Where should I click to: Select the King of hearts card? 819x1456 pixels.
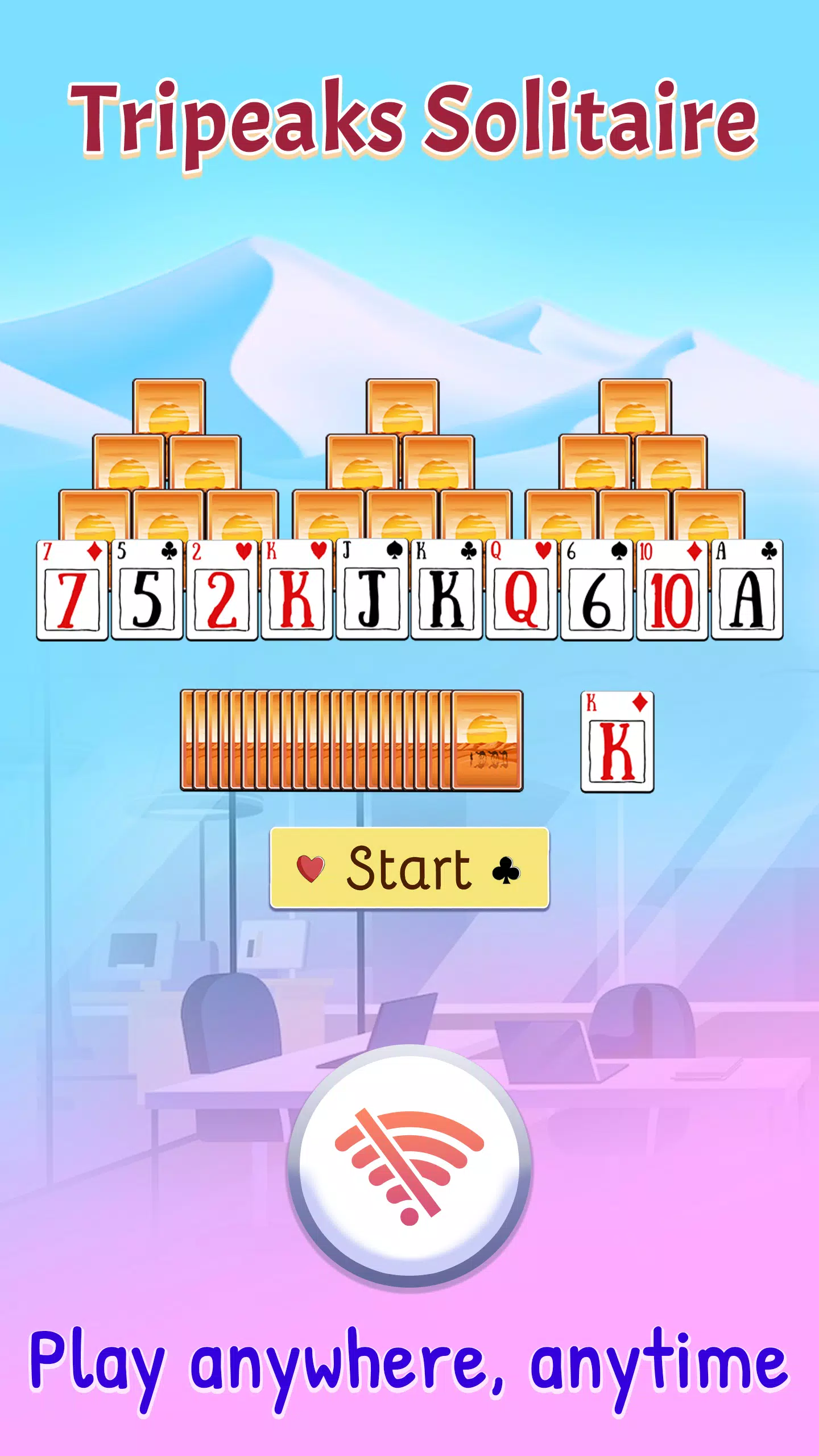click(297, 590)
